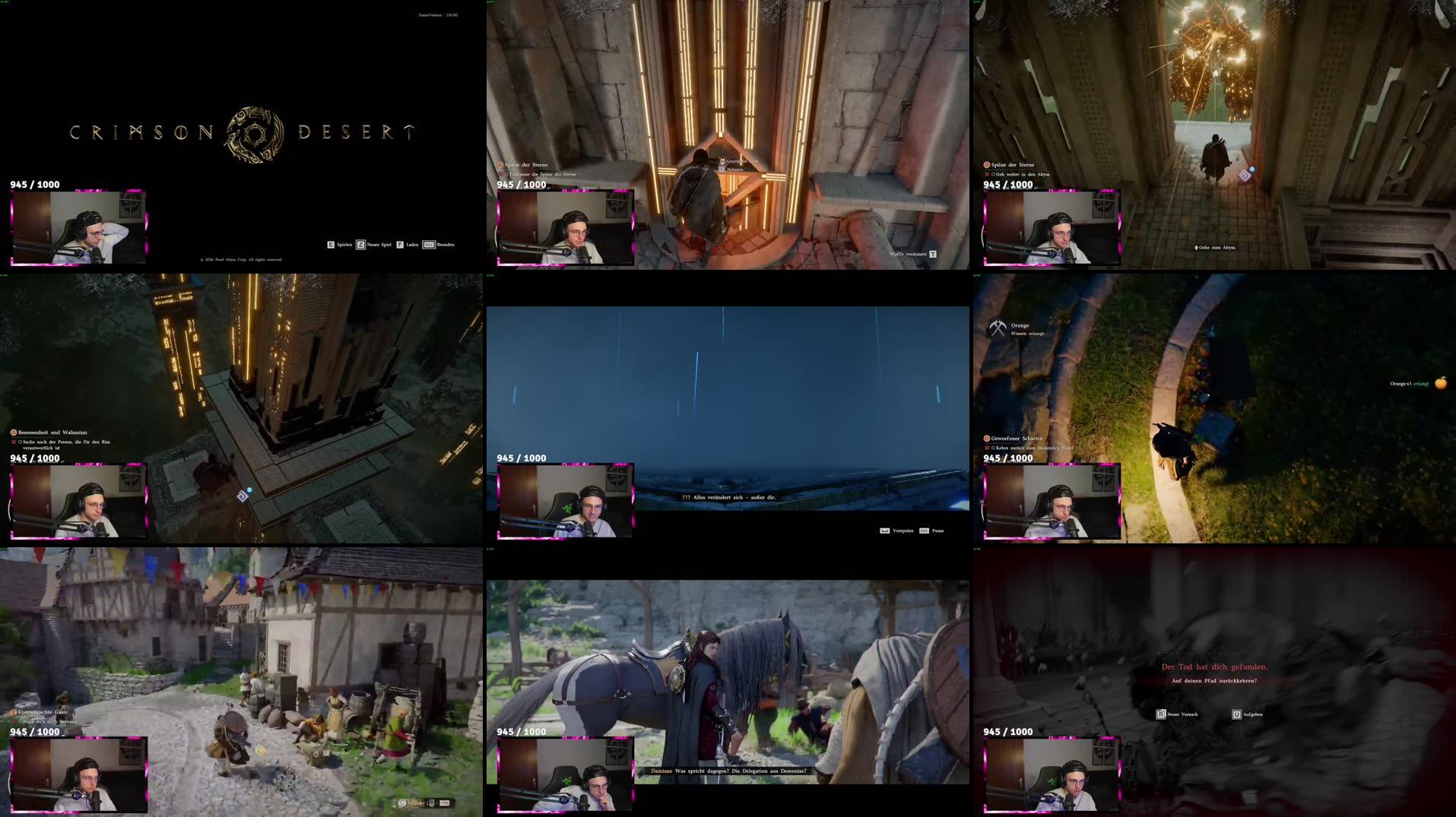Toggle the circle beside 'Geh weiter in den Abyss'

point(993,174)
